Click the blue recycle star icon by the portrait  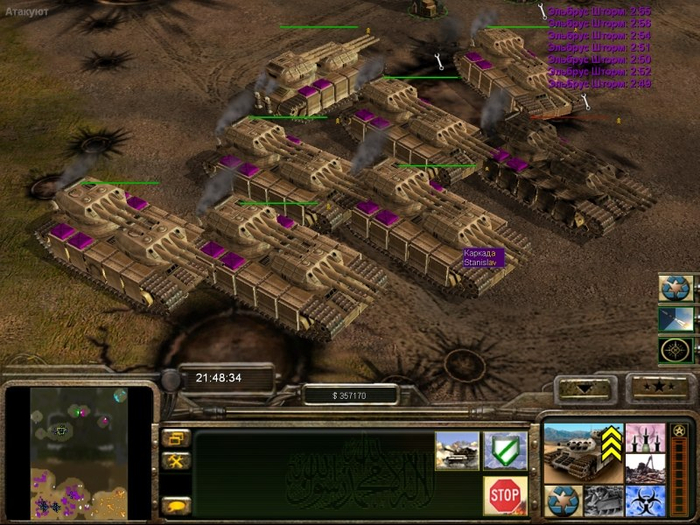[x=562, y=499]
